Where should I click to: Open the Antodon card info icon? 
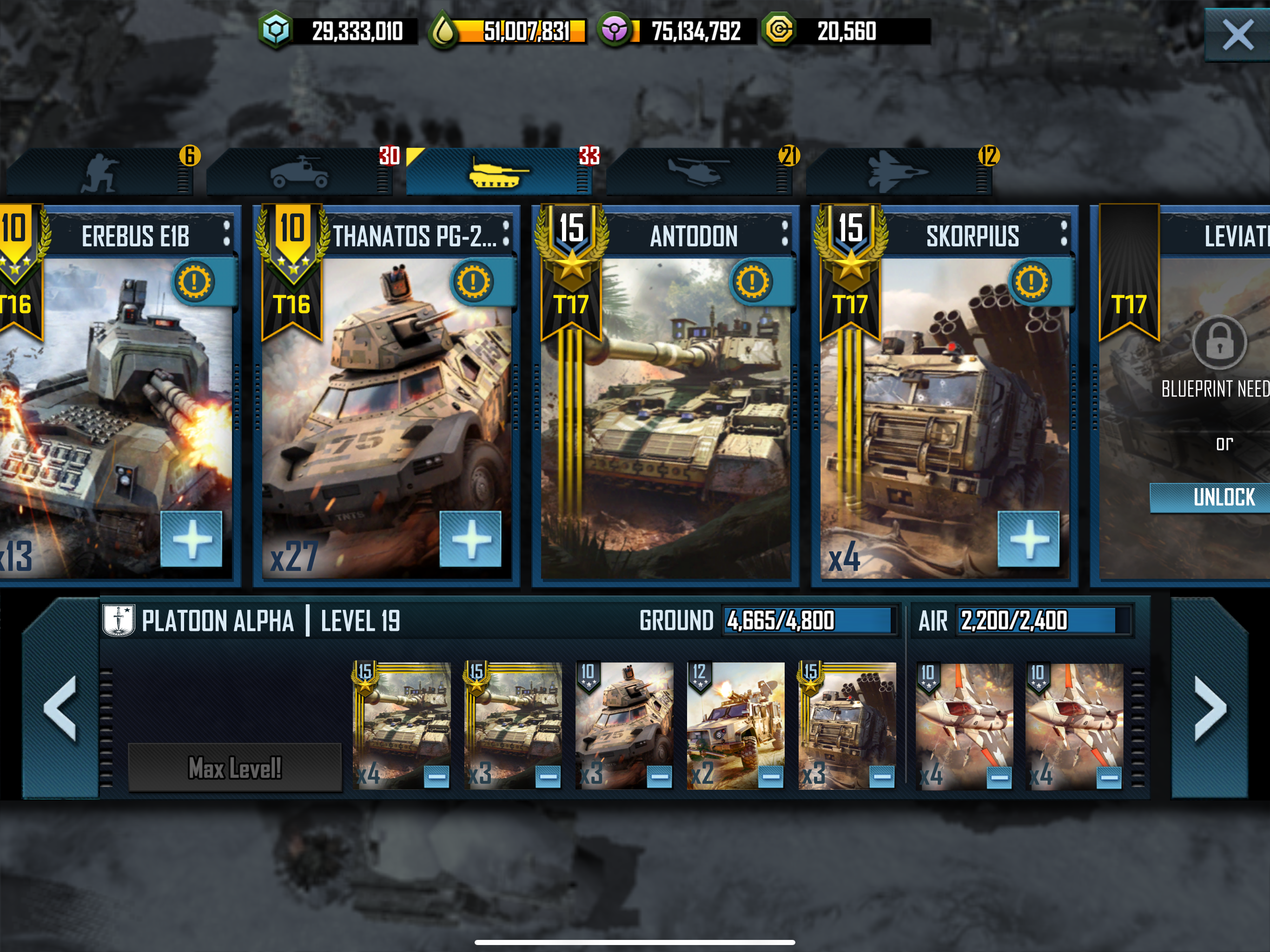coord(752,282)
